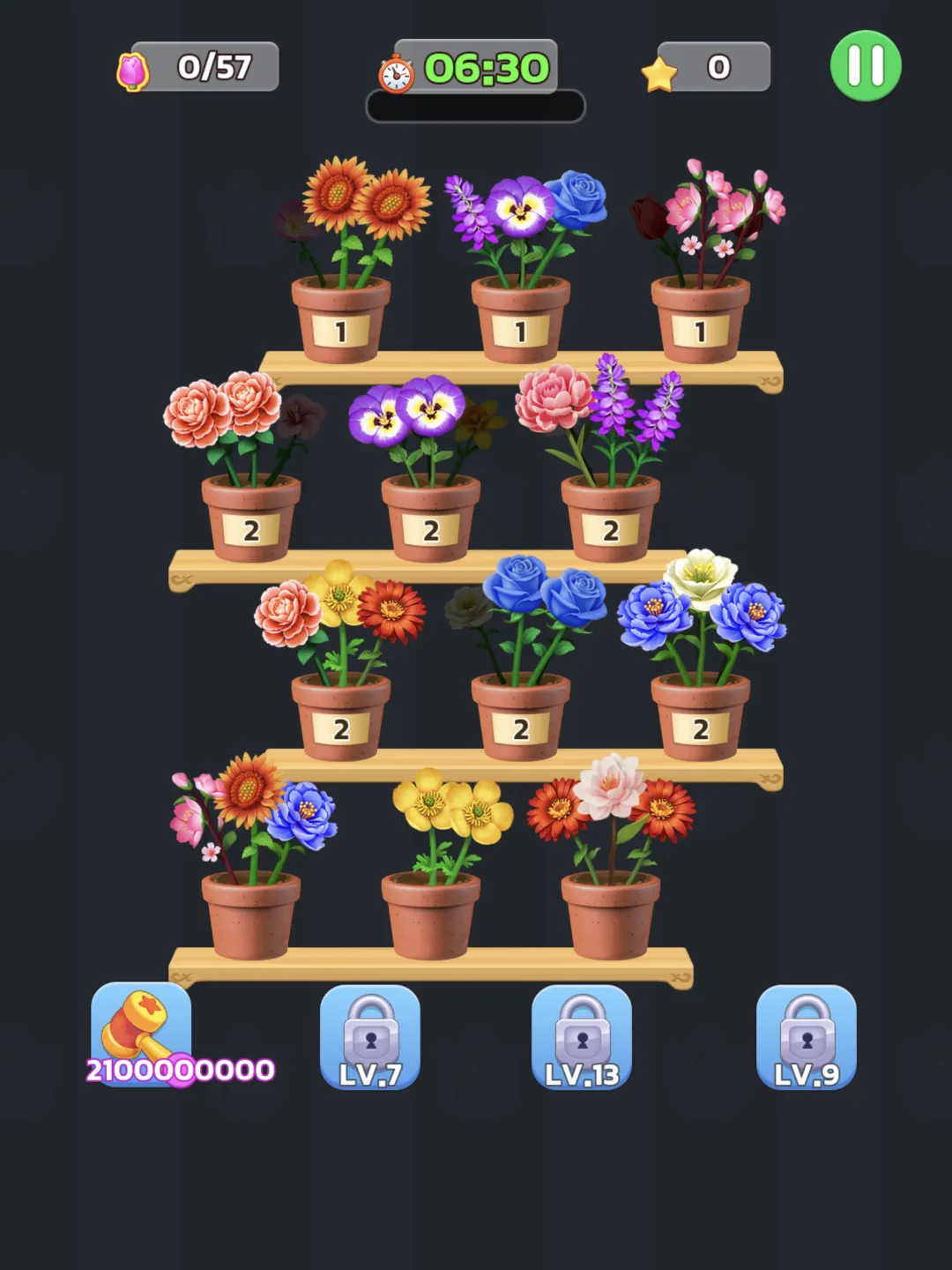This screenshot has width=952, height=1270.
Task: Choose the pot with lavender, pansy and blue rose
Action: coord(521,317)
